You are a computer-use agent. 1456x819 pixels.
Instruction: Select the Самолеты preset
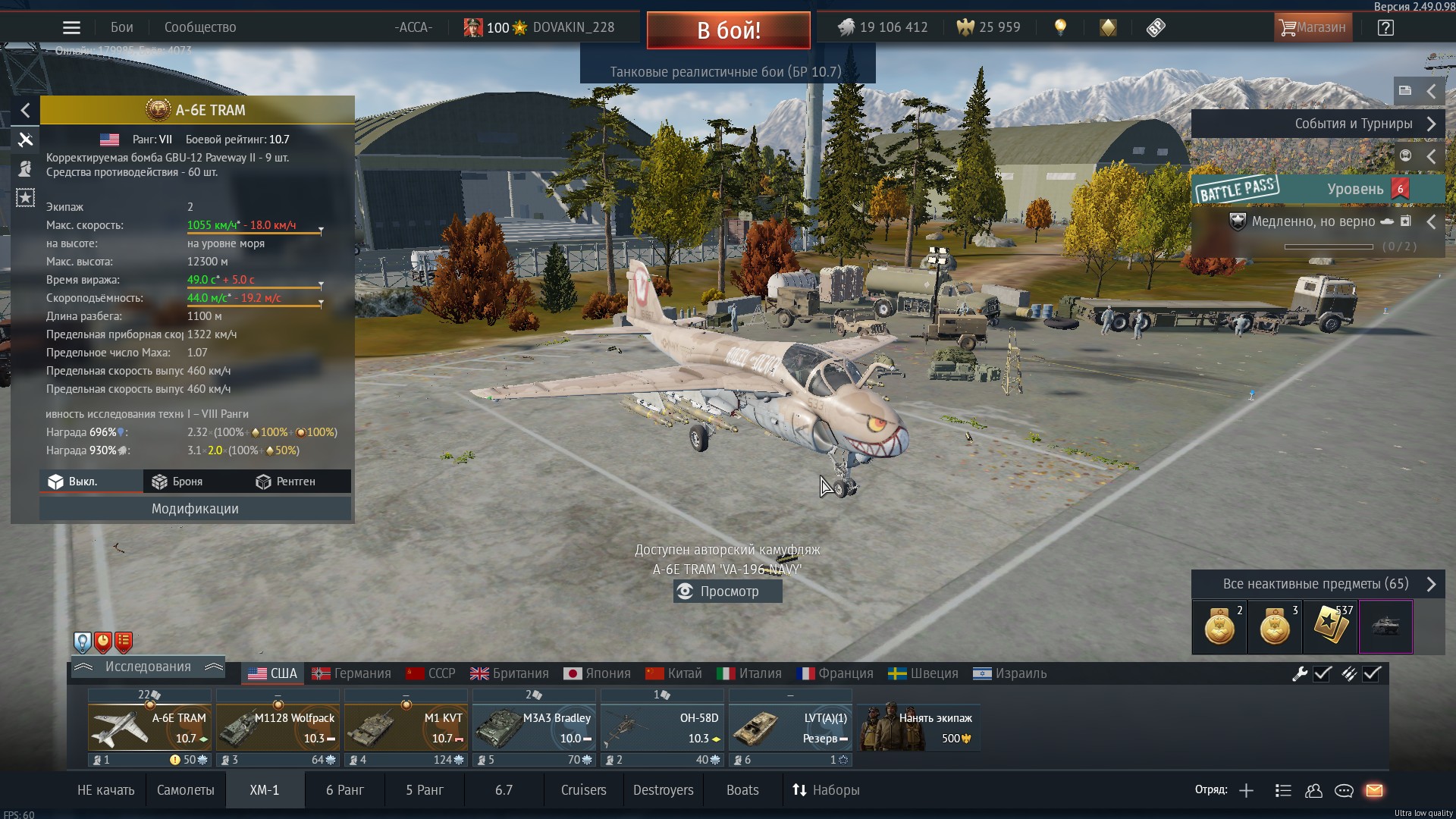coord(185,790)
